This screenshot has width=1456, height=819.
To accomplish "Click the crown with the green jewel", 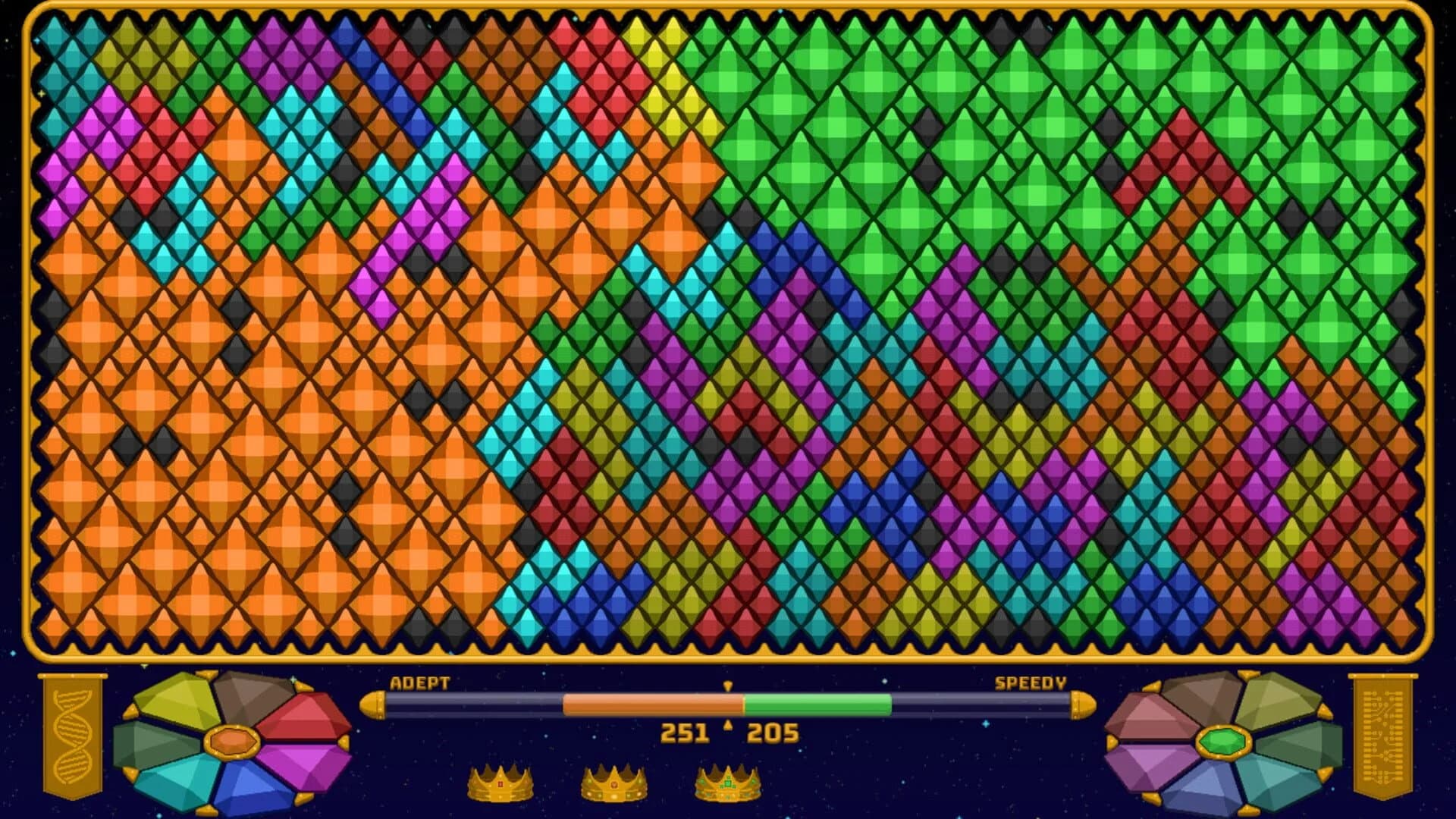I will pos(728,785).
